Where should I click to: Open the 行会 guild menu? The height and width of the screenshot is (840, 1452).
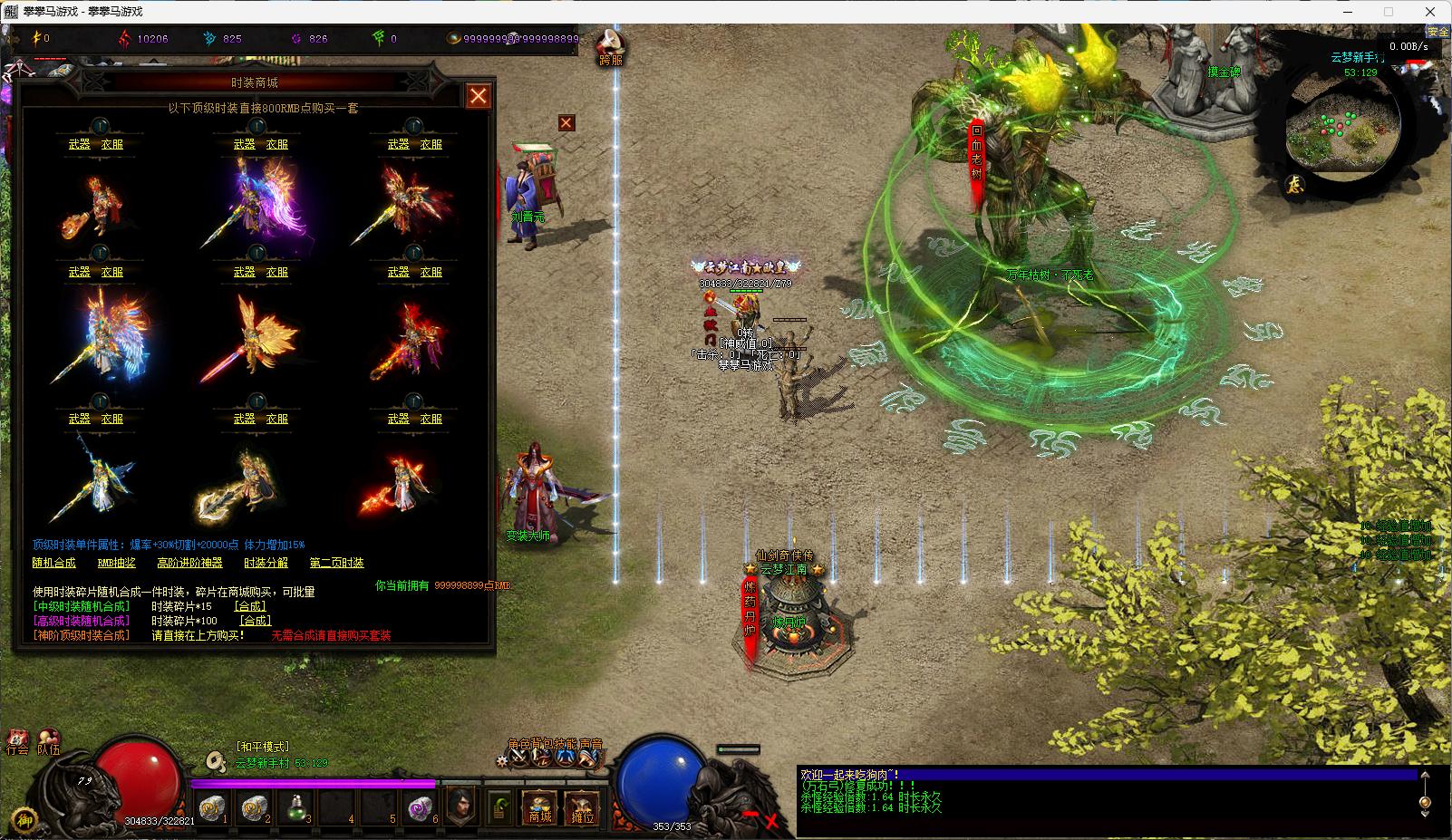[x=17, y=742]
